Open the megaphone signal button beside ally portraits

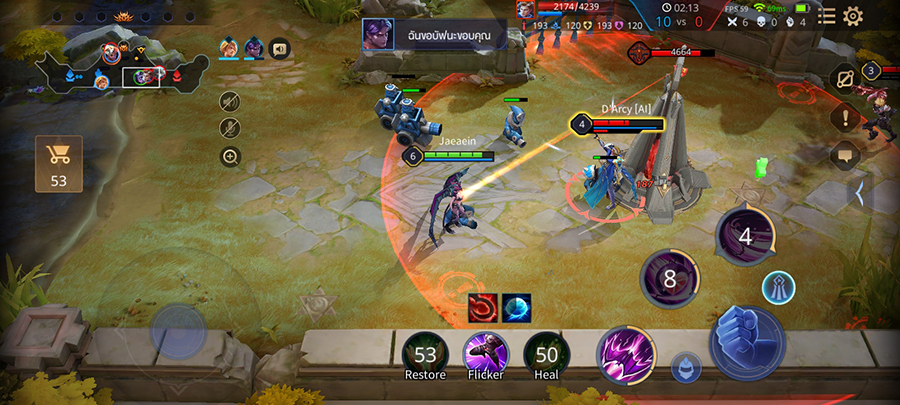pyautogui.click(x=280, y=47)
